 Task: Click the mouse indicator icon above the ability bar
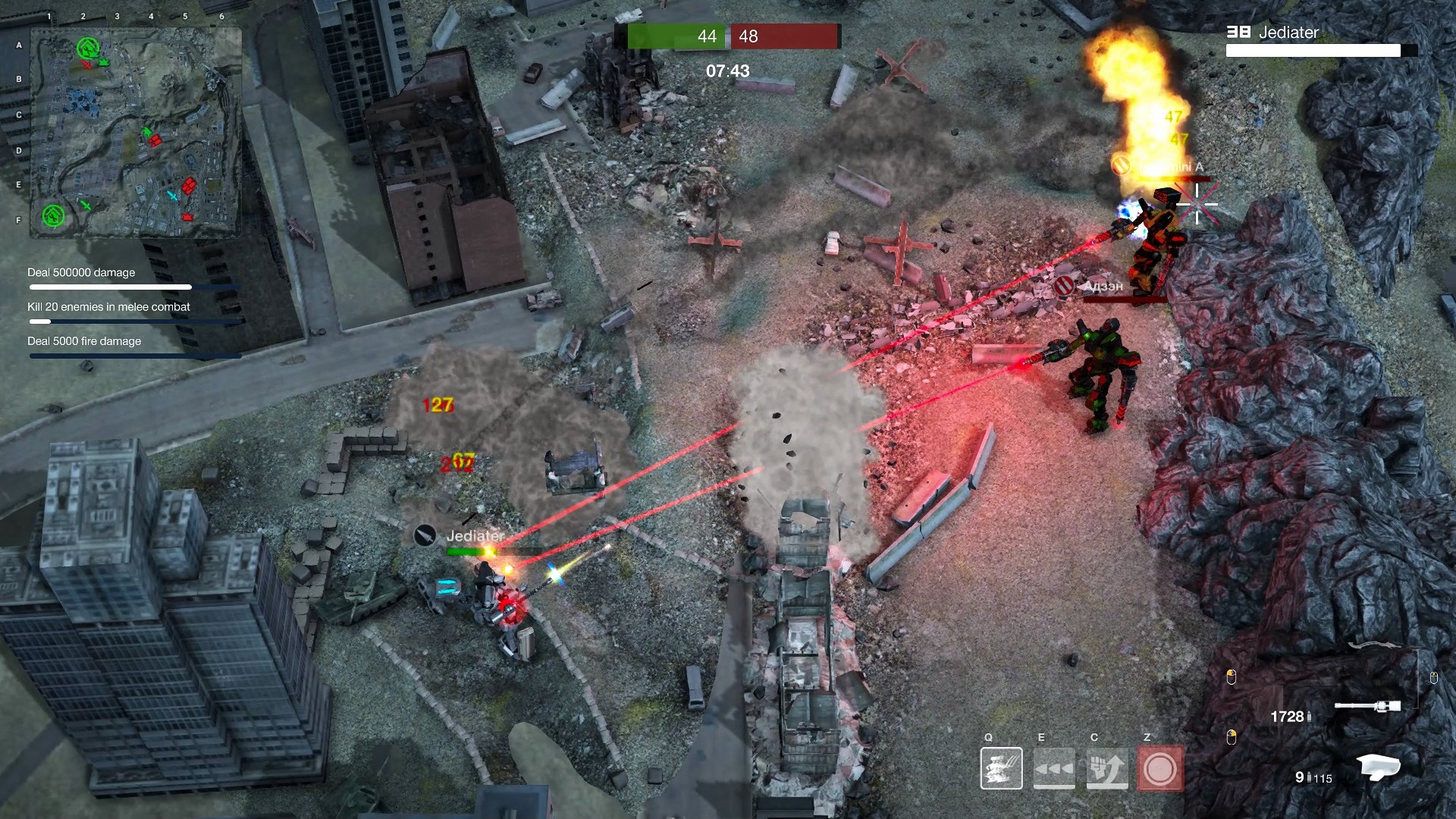tap(1232, 735)
